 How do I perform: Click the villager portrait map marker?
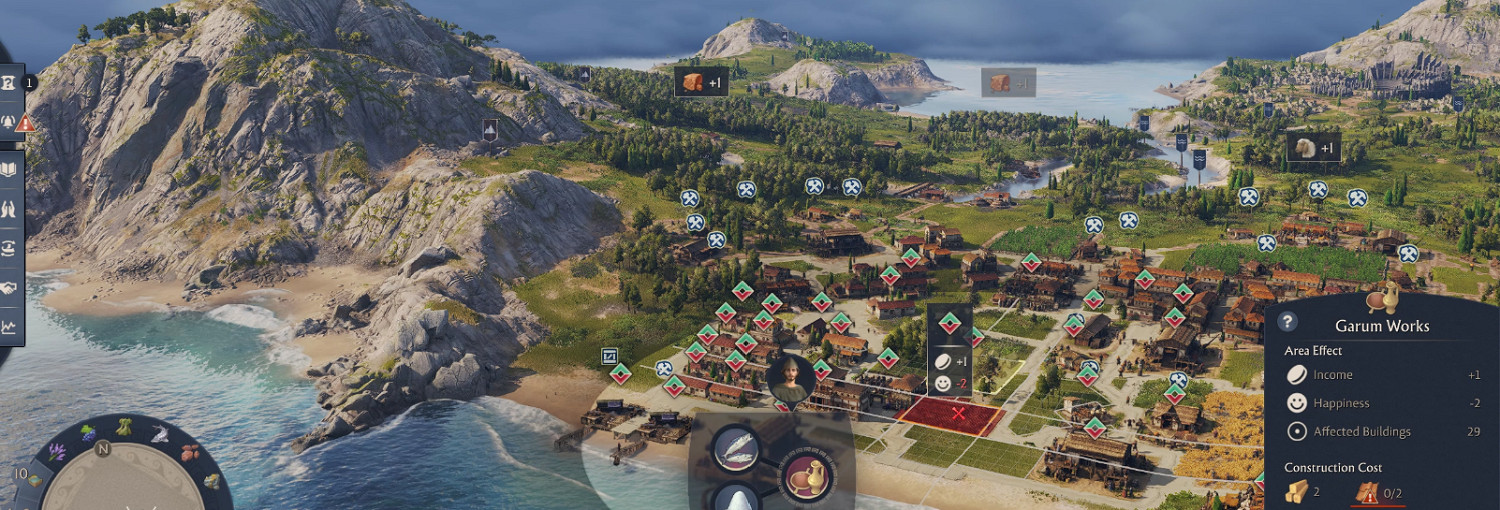[x=790, y=379]
